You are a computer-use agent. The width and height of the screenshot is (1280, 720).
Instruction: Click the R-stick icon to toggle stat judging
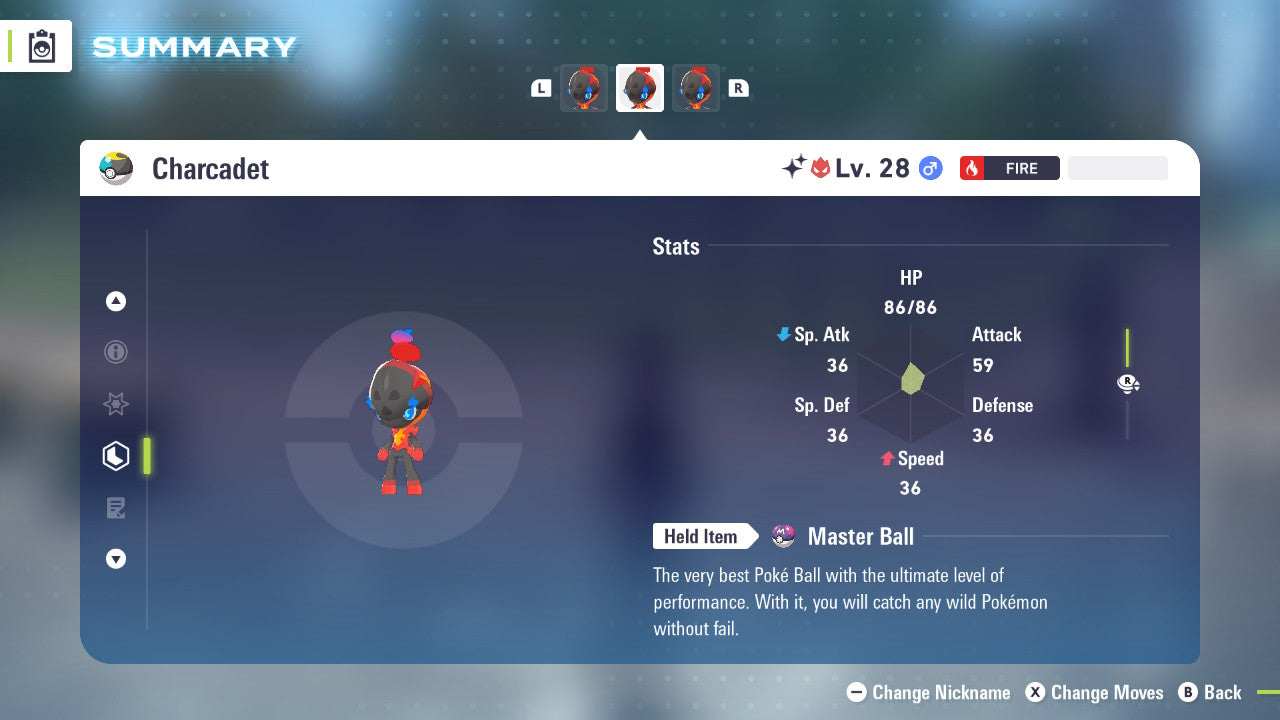tap(1128, 383)
